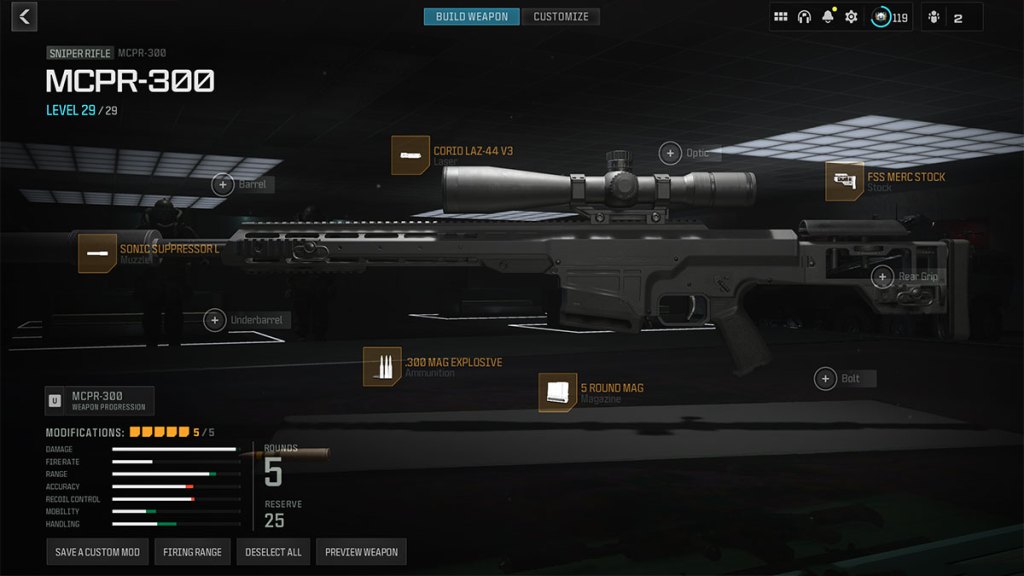This screenshot has height=576, width=1024.
Task: Select the 5 Round Mag magazine slot
Action: click(x=558, y=392)
